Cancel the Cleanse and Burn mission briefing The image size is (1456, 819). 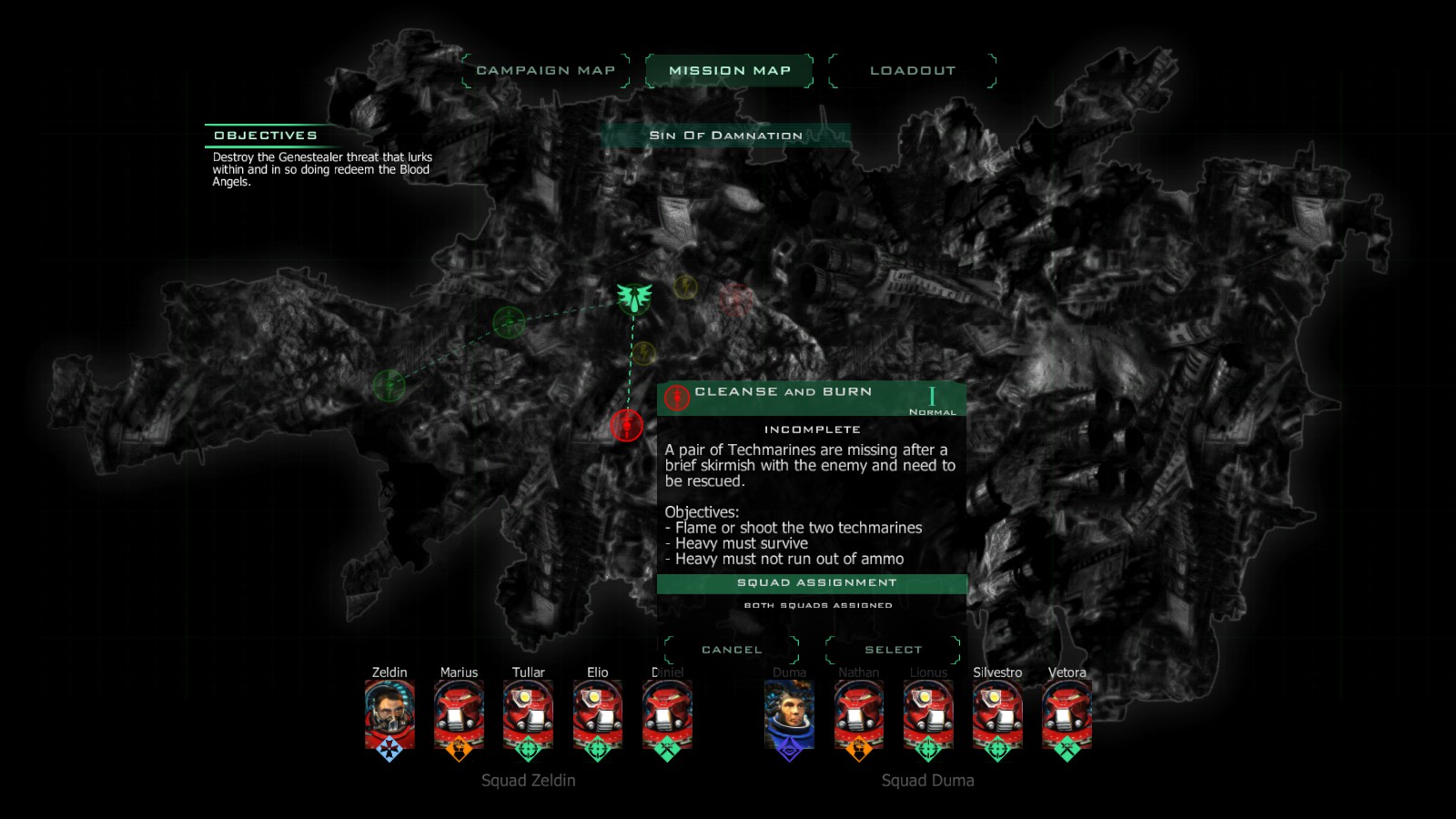[x=732, y=649]
